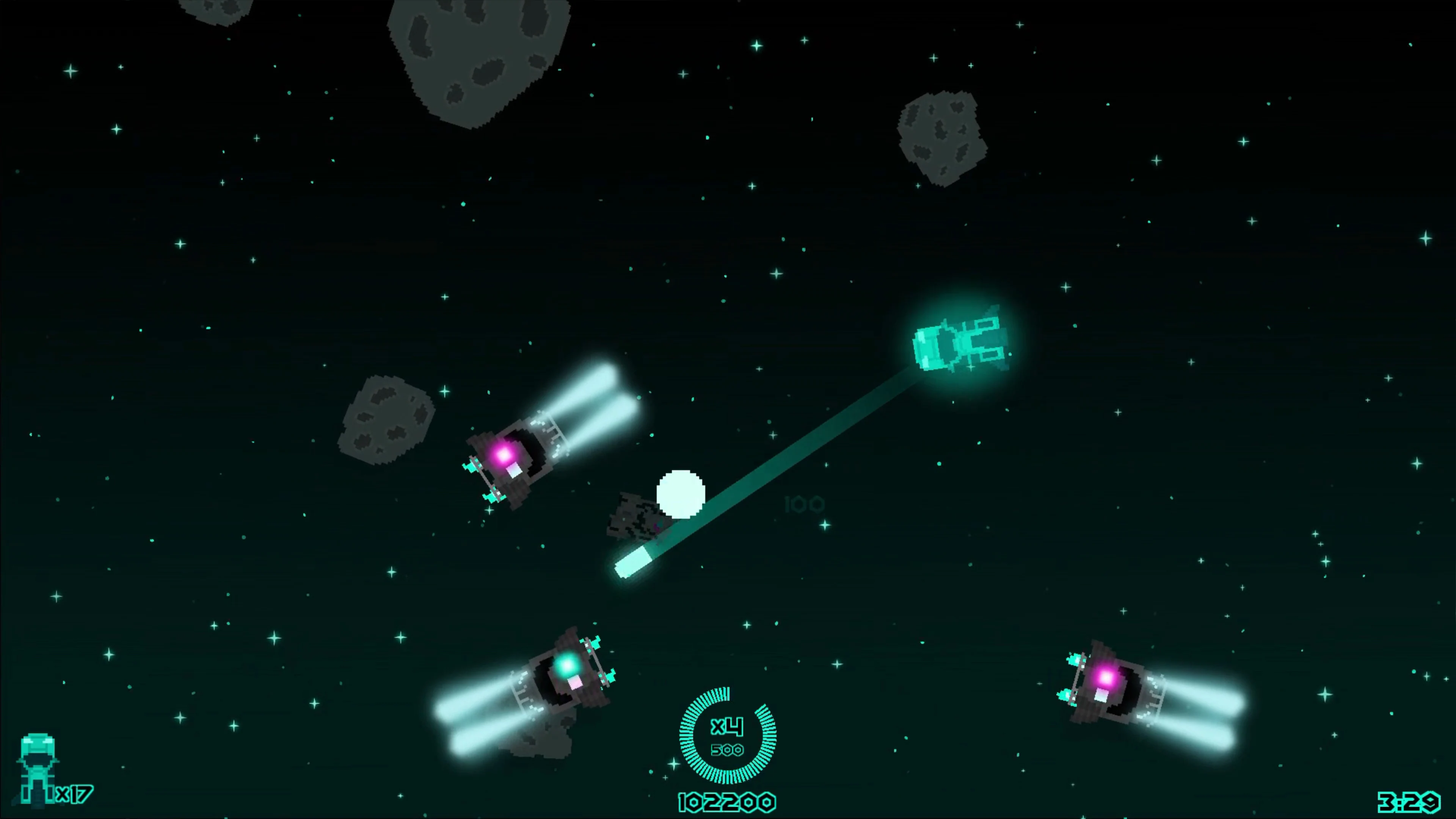This screenshot has height=819, width=1456.
Task: Expand the 500 counter inside the gauge
Action: coord(728,751)
